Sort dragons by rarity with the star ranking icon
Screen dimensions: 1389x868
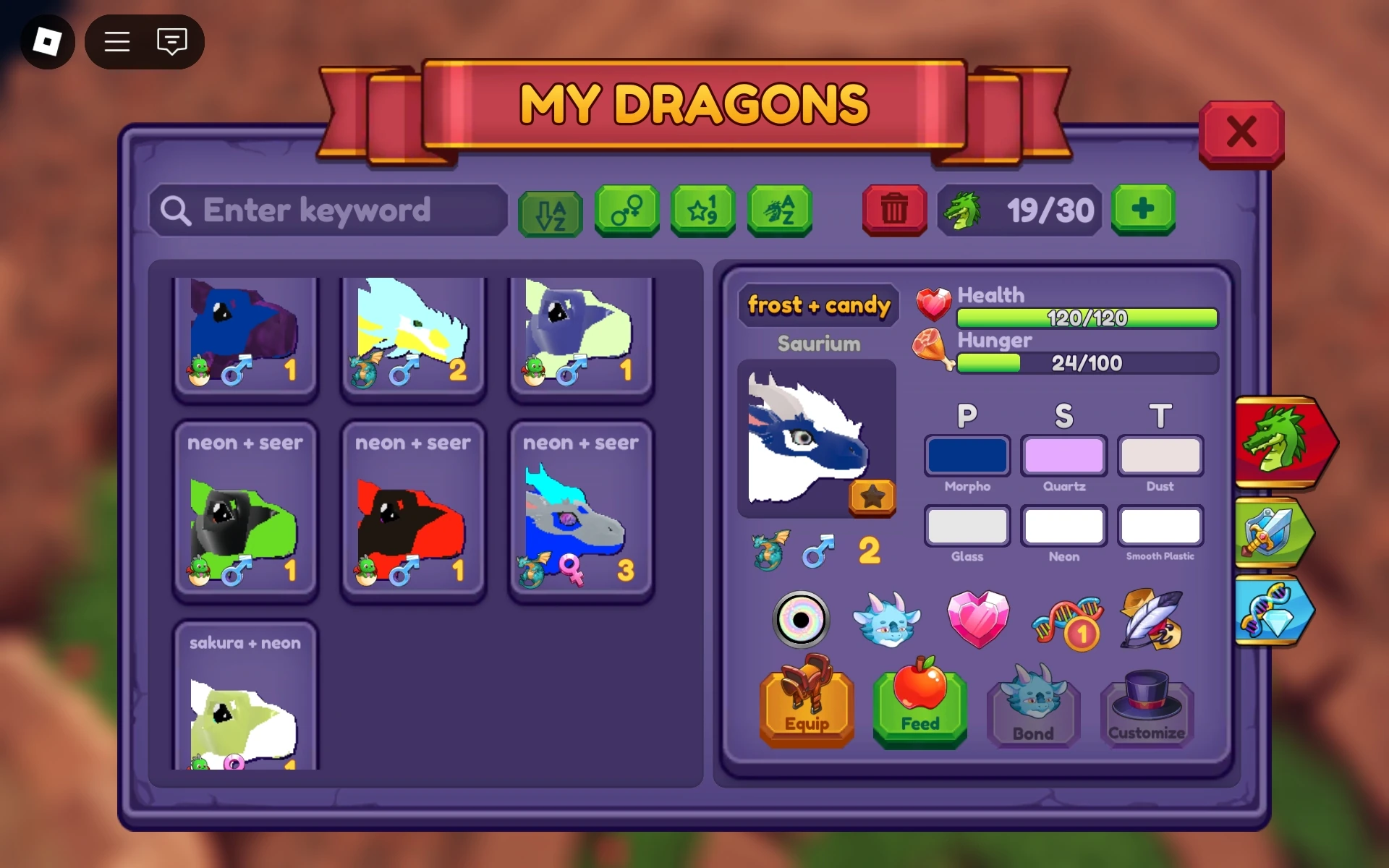pos(703,211)
